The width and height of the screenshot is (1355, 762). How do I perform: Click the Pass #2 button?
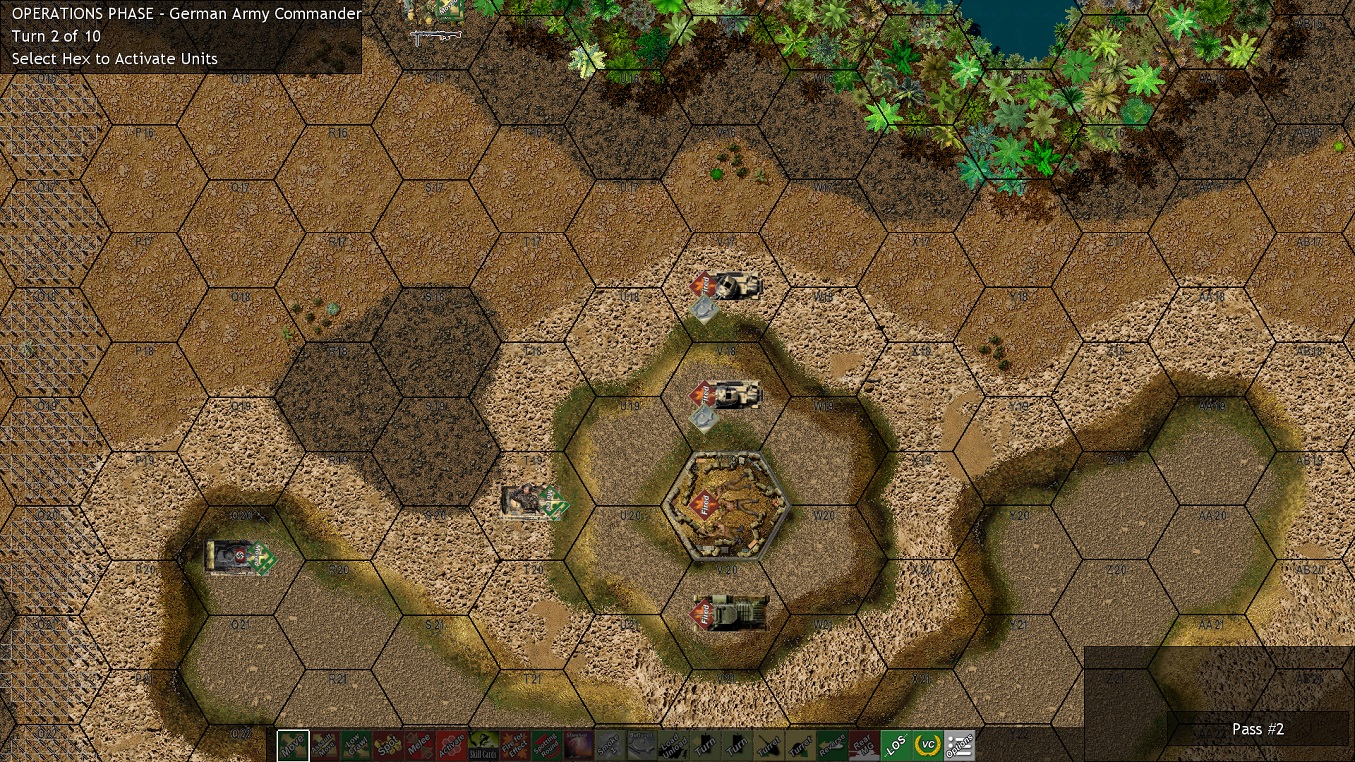tap(1257, 729)
